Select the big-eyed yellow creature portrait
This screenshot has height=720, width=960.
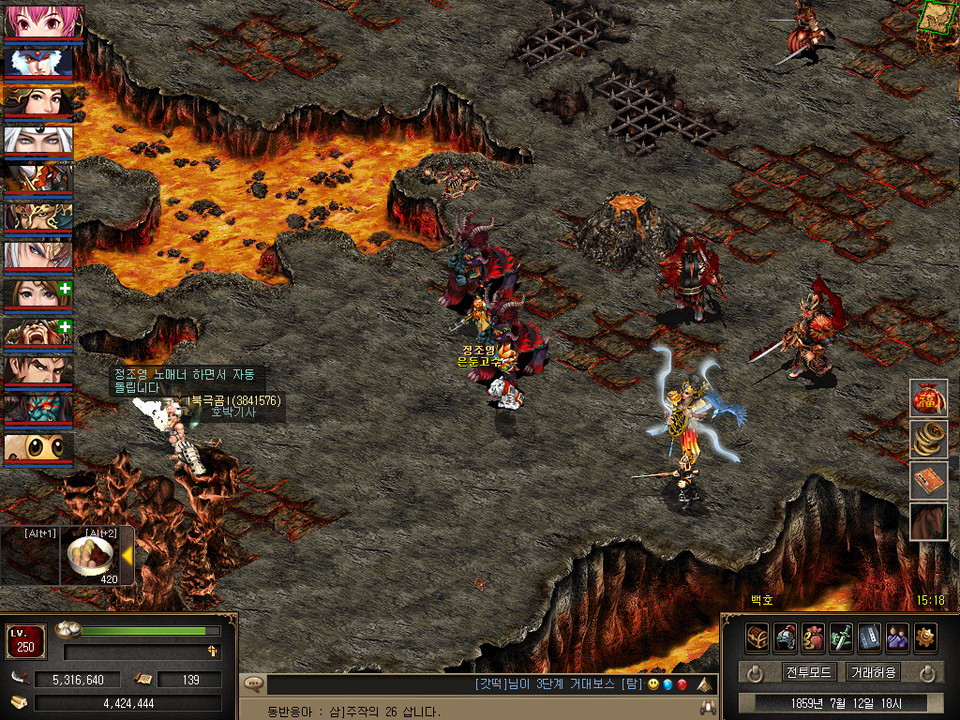[38, 449]
